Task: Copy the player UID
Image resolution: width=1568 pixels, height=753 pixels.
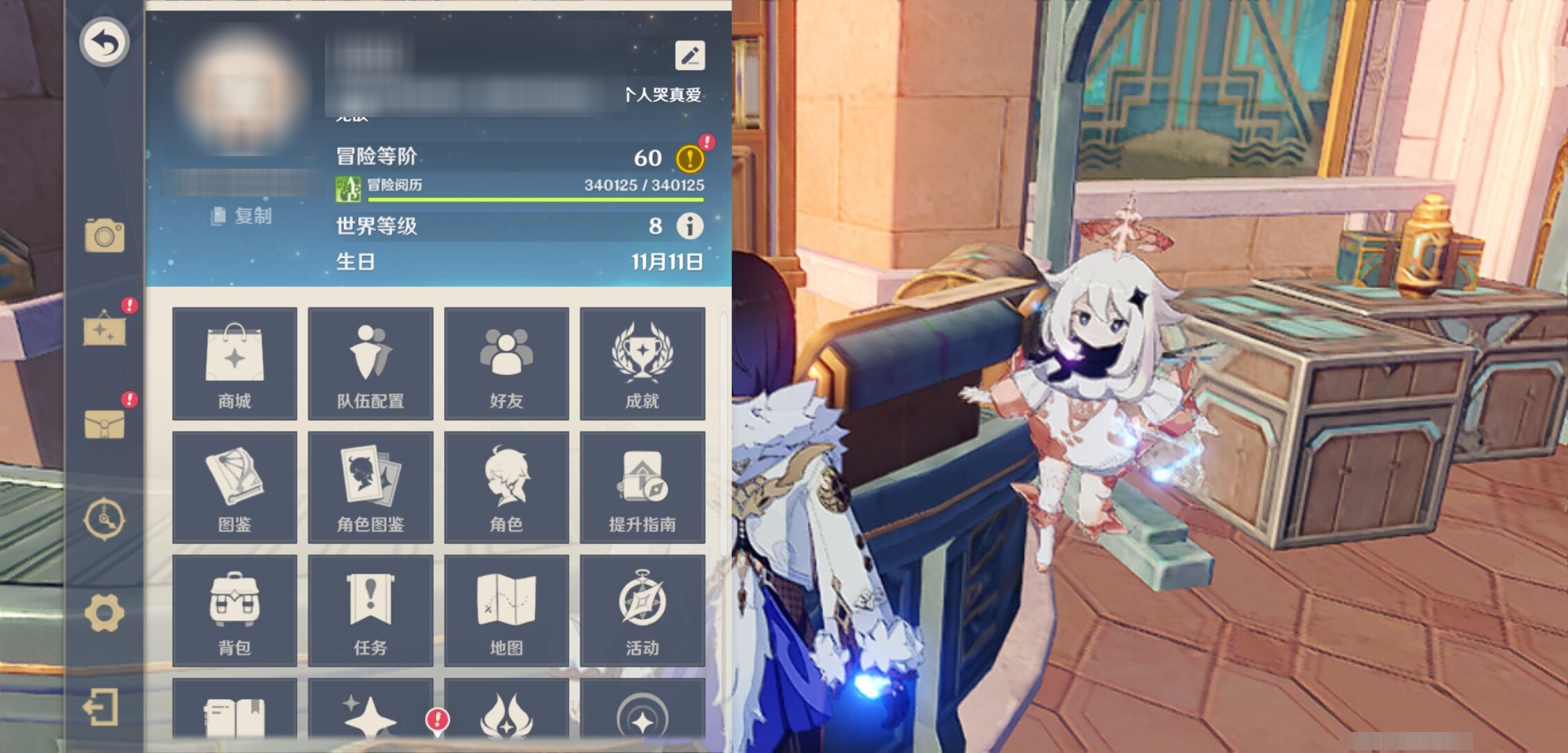Action: [x=241, y=215]
